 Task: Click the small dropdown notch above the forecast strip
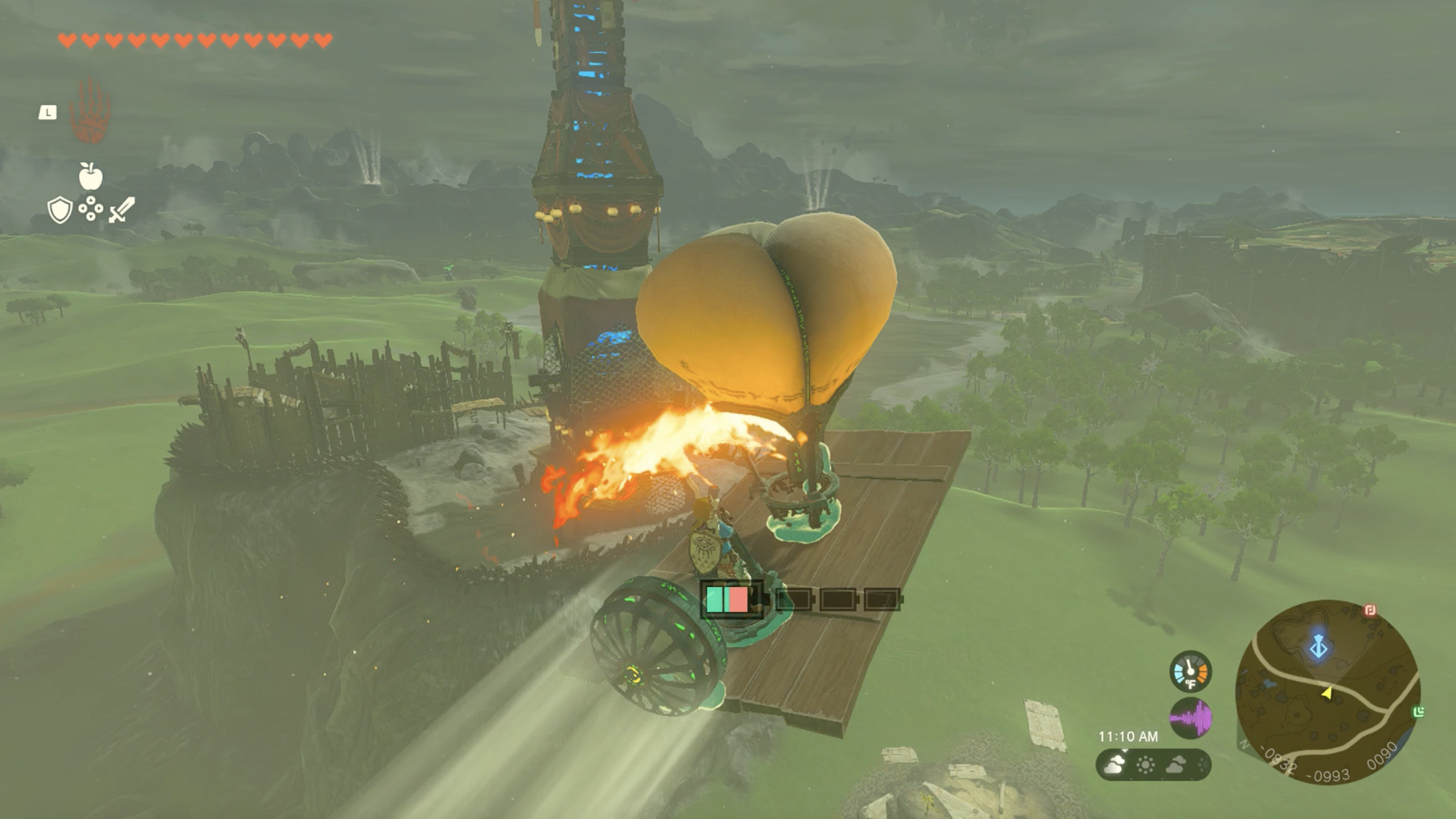pyautogui.click(x=1124, y=752)
